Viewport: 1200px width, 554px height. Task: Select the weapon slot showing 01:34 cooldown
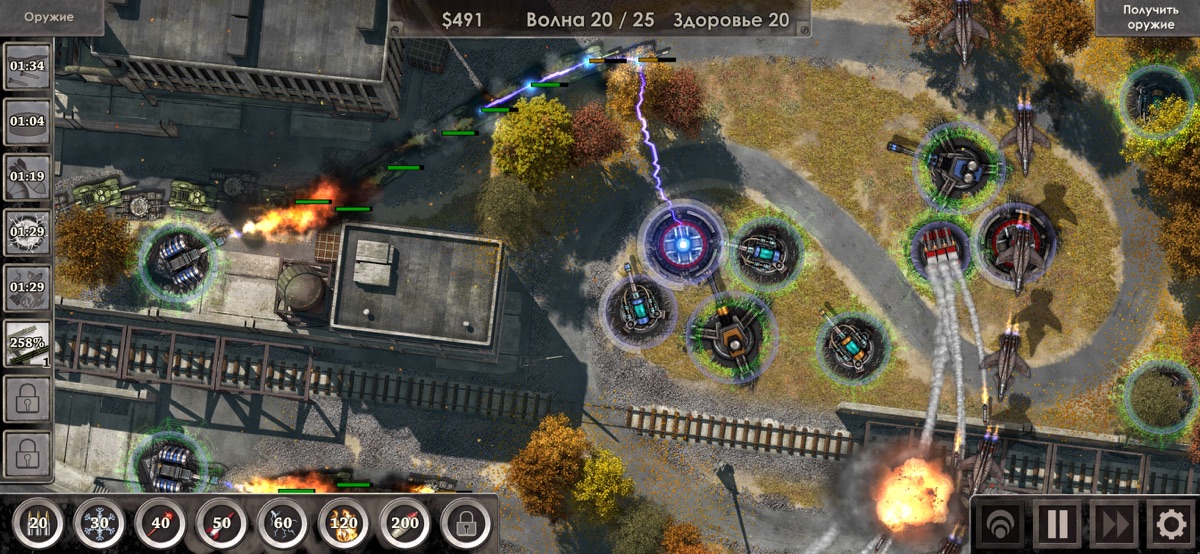tap(27, 67)
